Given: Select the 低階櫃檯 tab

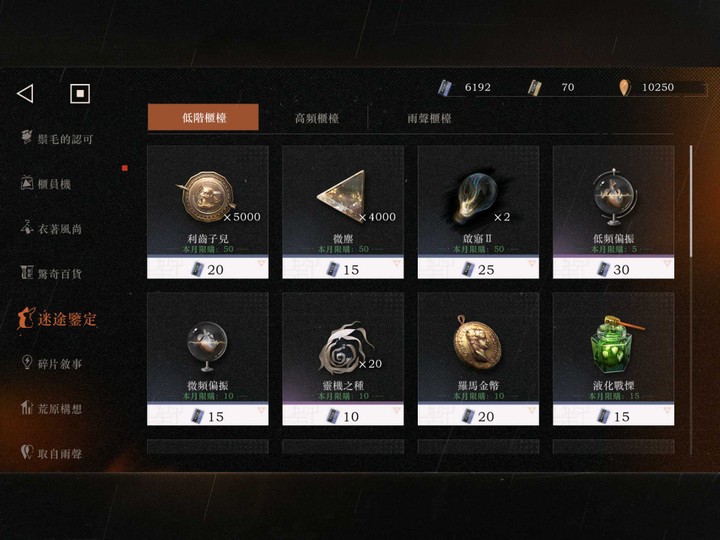Looking at the screenshot, I should pyautogui.click(x=203, y=118).
